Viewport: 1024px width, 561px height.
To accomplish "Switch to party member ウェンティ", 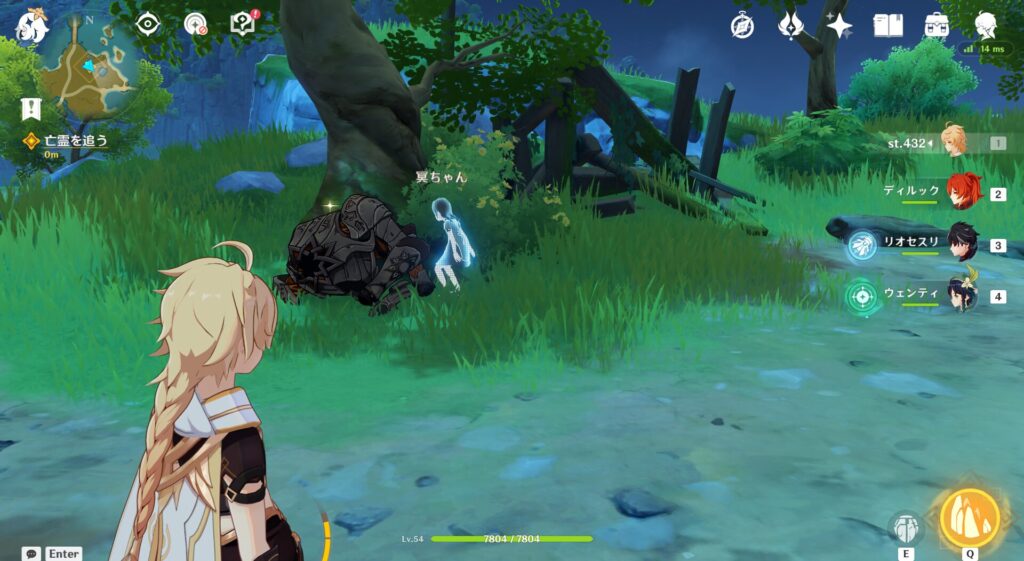I will (x=962, y=295).
